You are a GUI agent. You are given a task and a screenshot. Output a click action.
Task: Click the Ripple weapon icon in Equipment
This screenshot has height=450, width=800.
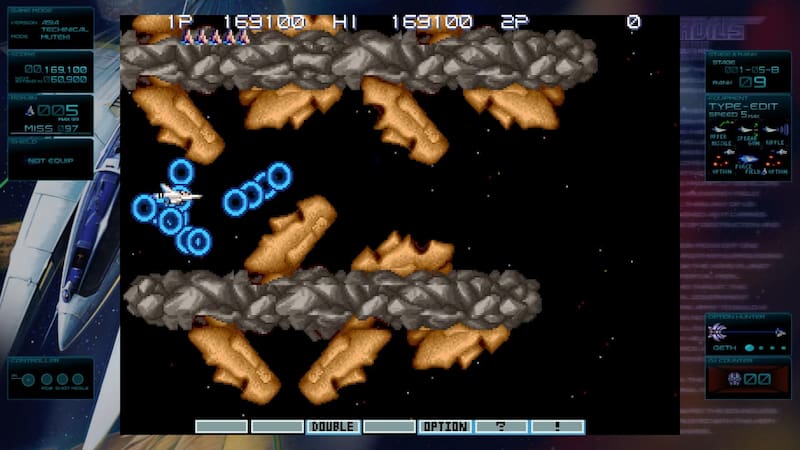(773, 130)
